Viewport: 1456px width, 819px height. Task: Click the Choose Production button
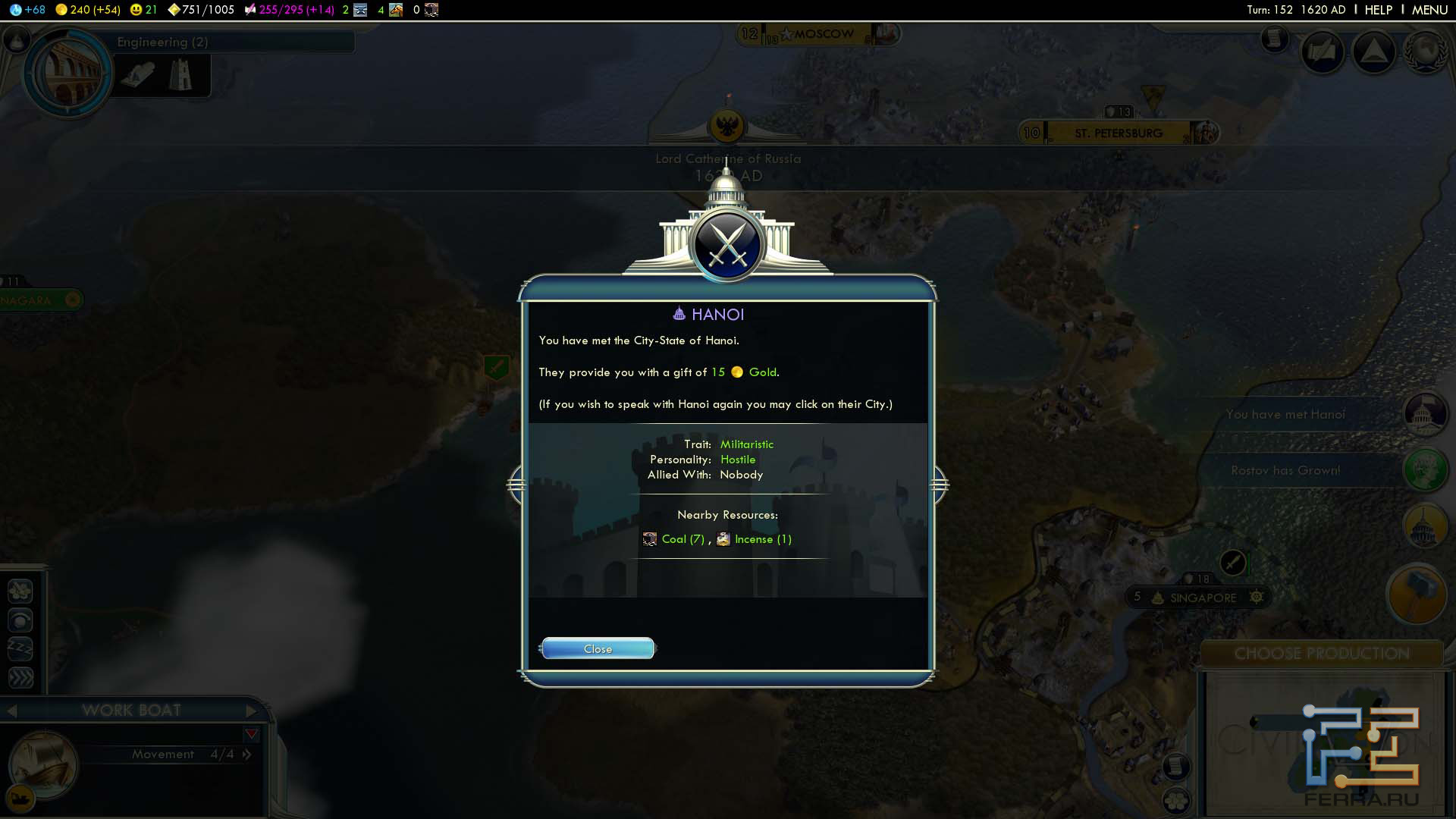click(1321, 654)
